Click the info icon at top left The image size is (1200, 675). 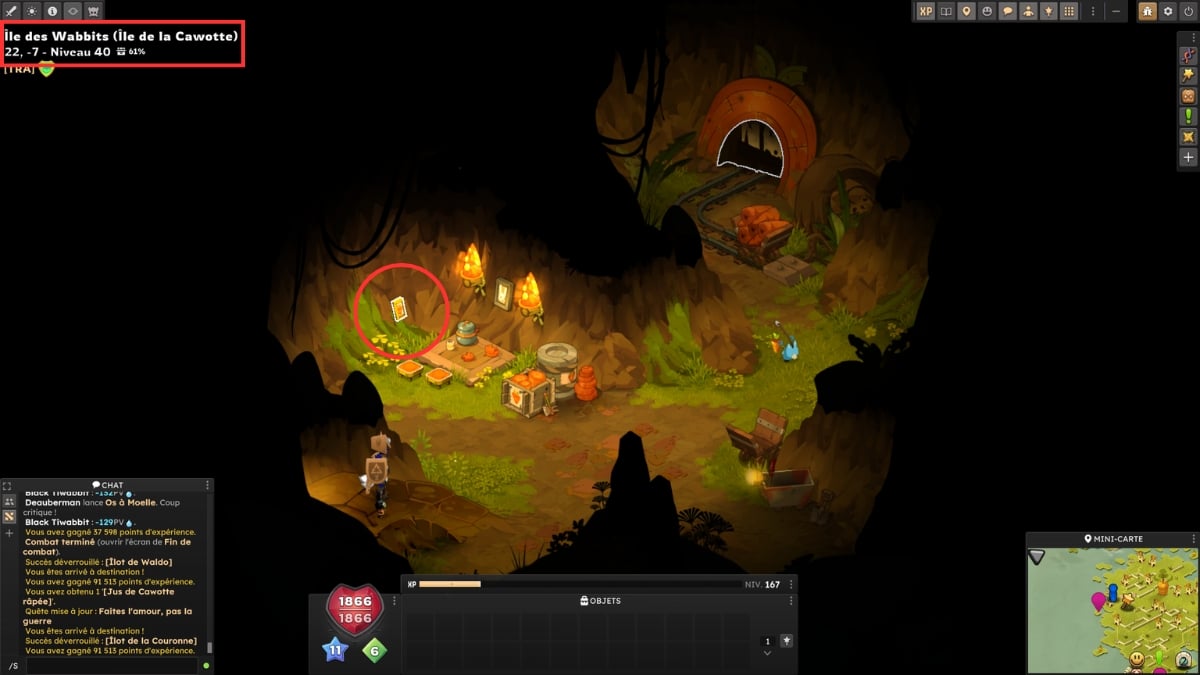[x=52, y=11]
